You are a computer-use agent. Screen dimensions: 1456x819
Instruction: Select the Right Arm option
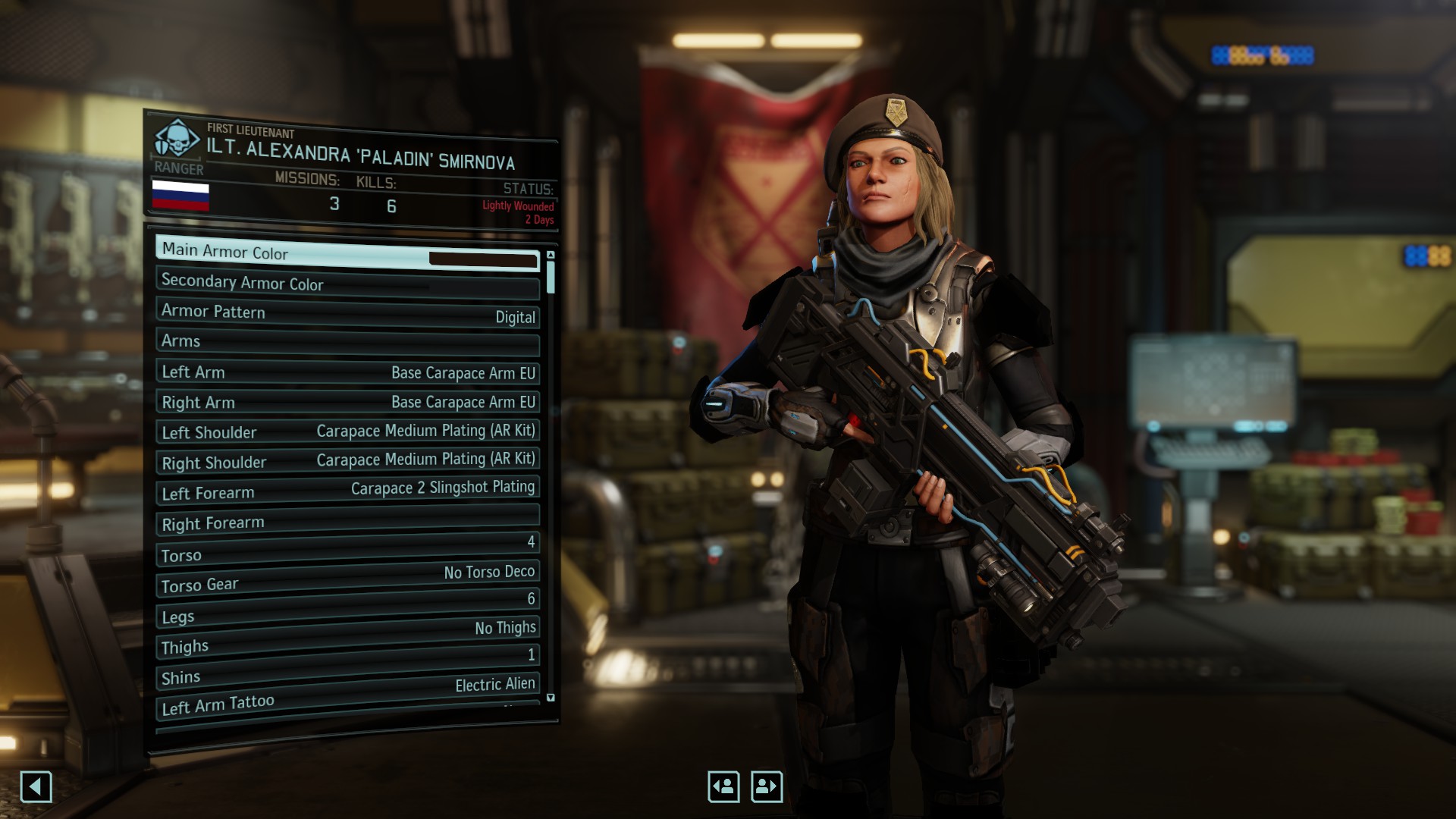pos(347,402)
